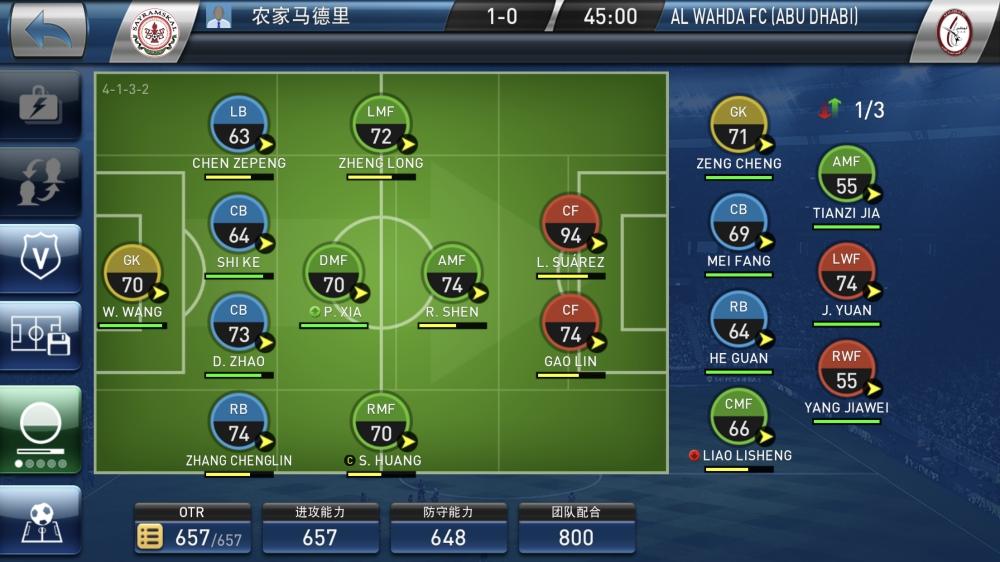Select right back Zhang Chenglin
1000x562 pixels.
[238, 422]
